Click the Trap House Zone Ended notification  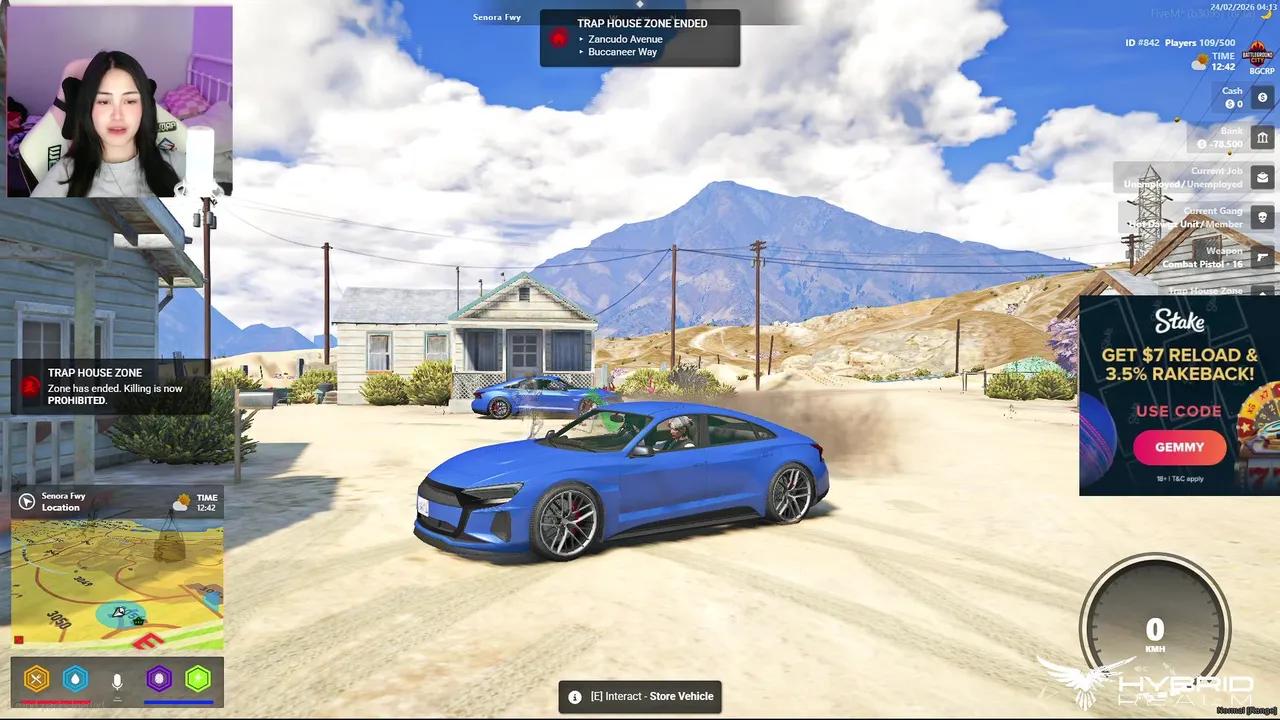[x=640, y=38]
